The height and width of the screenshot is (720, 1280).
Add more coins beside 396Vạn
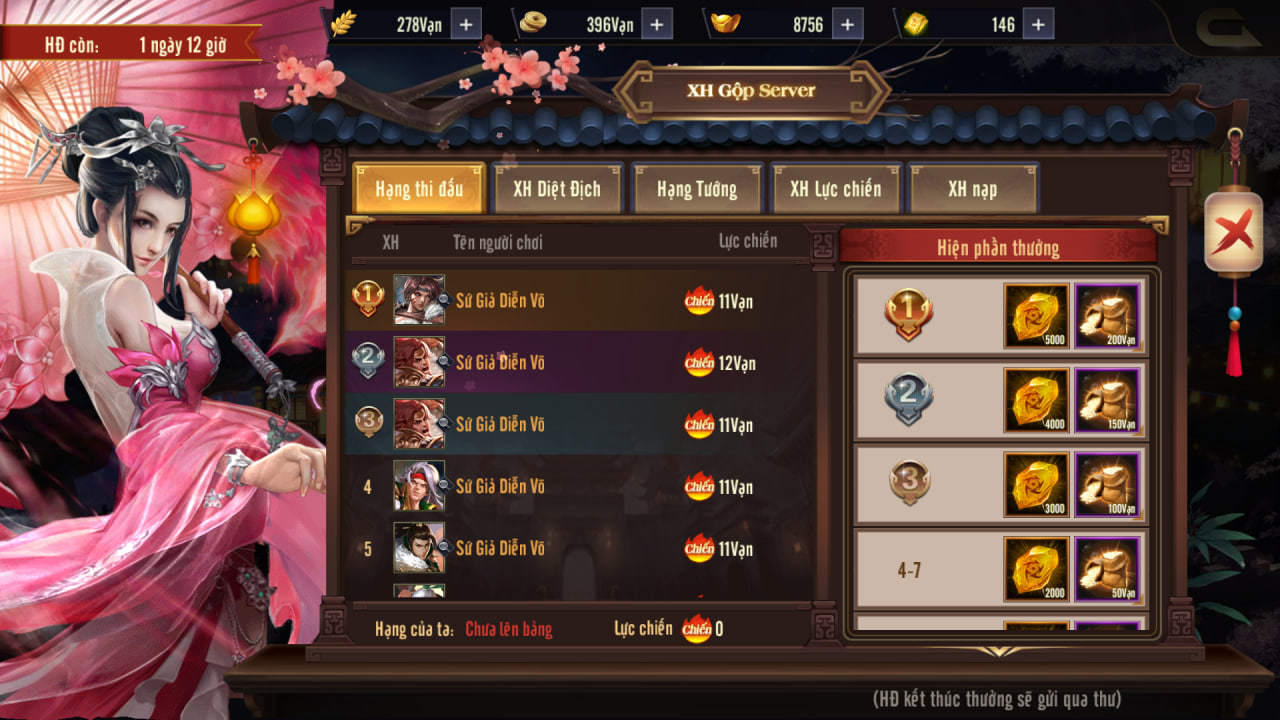coord(656,25)
